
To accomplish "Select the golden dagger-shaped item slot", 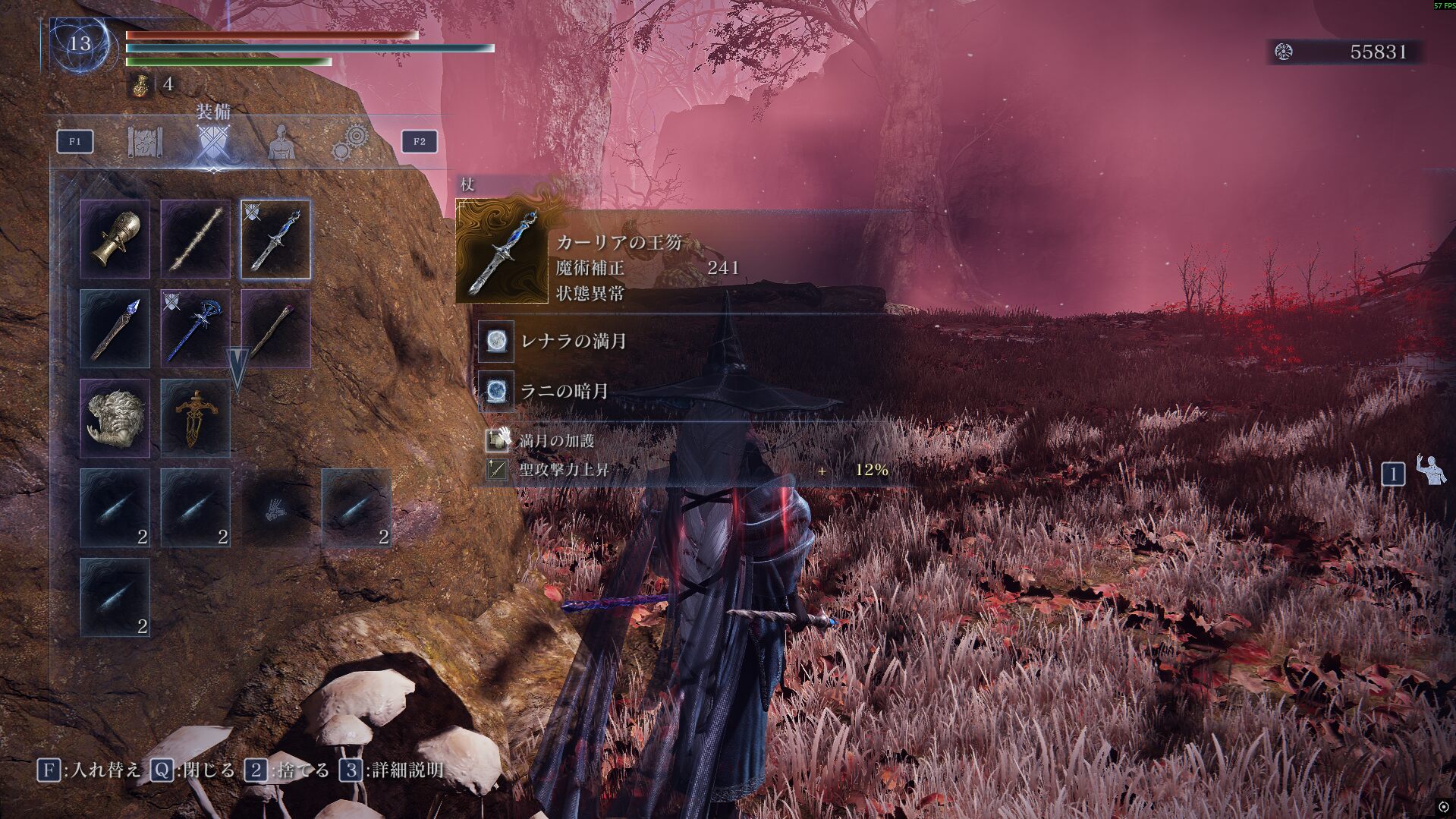I will point(196,418).
